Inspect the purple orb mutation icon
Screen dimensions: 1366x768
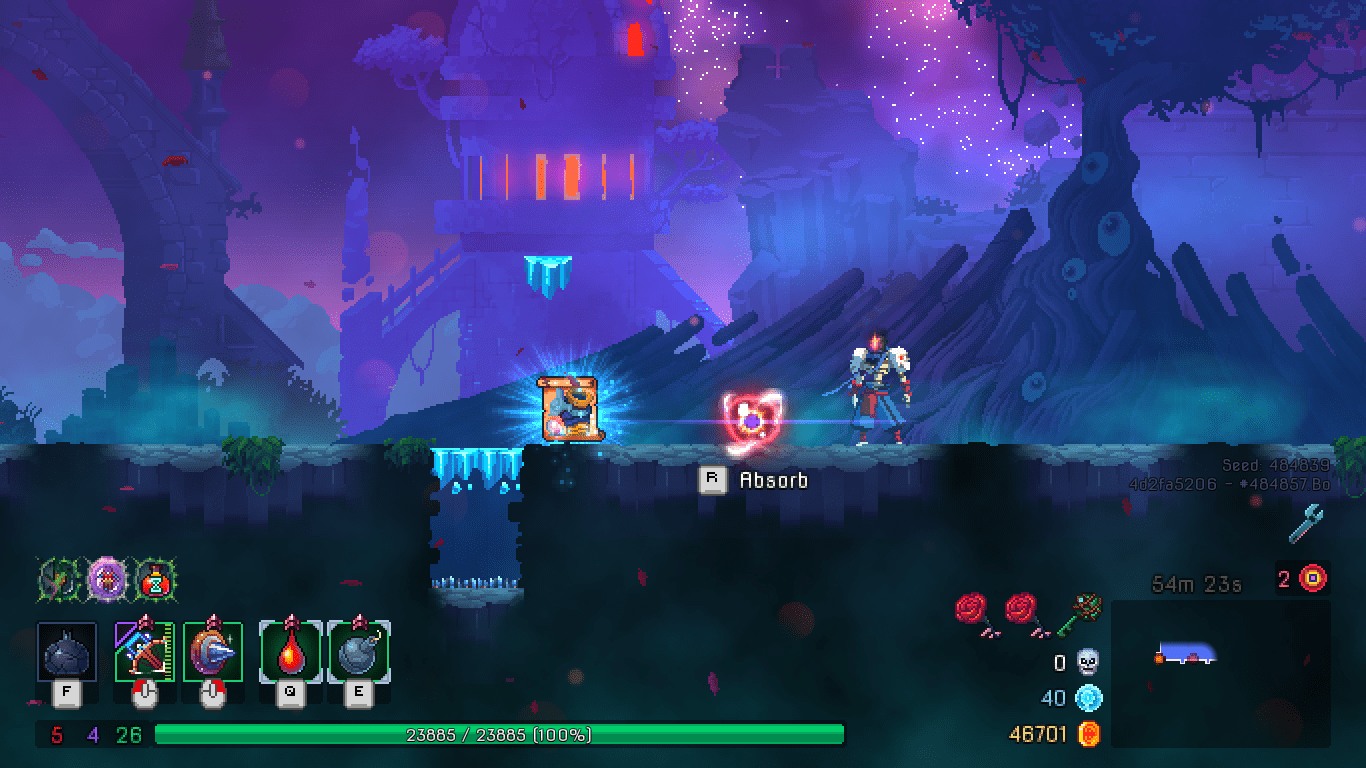pyautogui.click(x=106, y=578)
